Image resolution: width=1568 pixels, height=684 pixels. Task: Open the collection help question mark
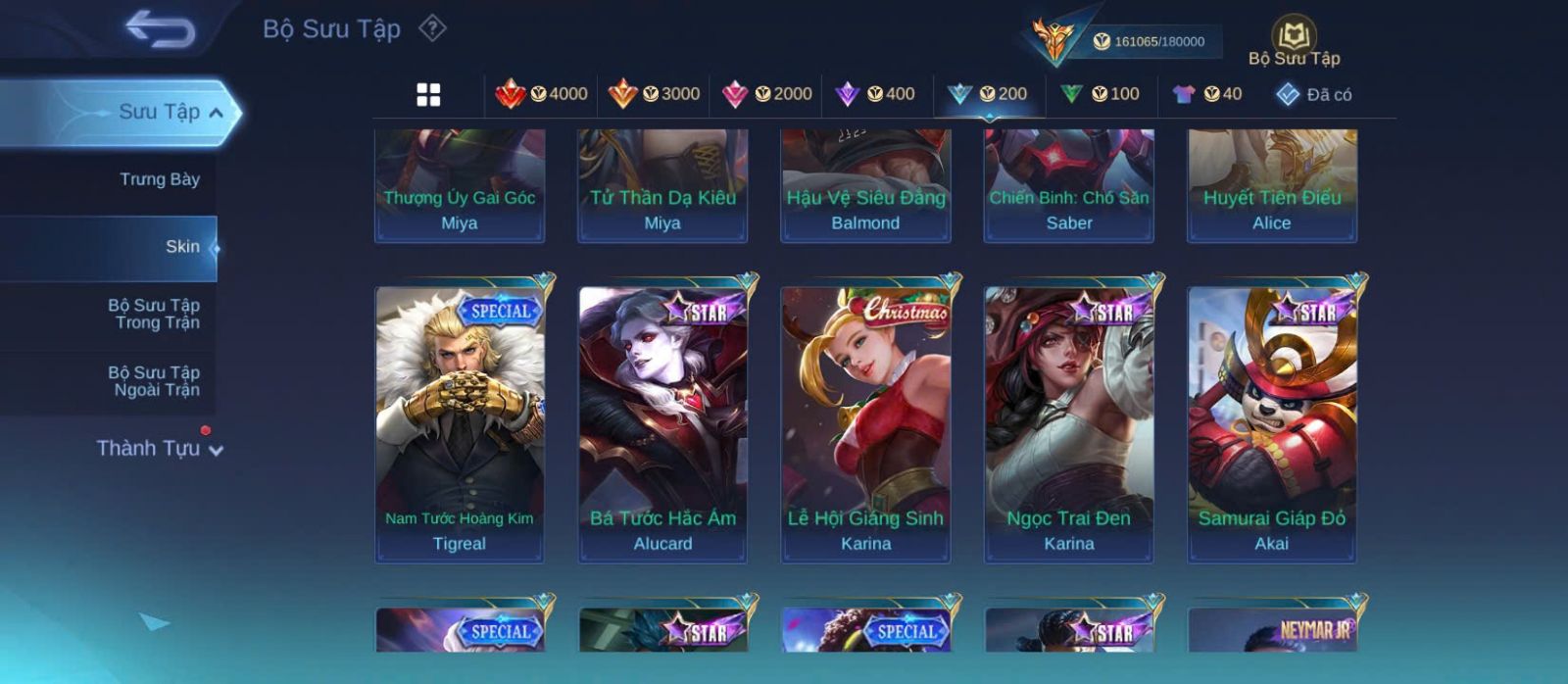432,28
